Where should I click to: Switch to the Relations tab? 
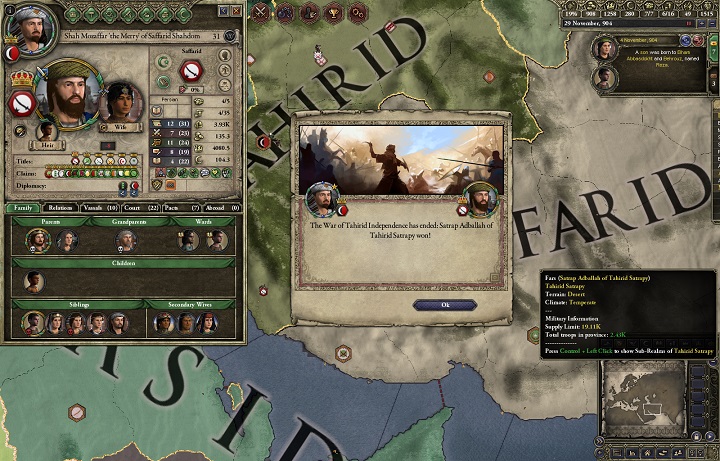(x=57, y=207)
